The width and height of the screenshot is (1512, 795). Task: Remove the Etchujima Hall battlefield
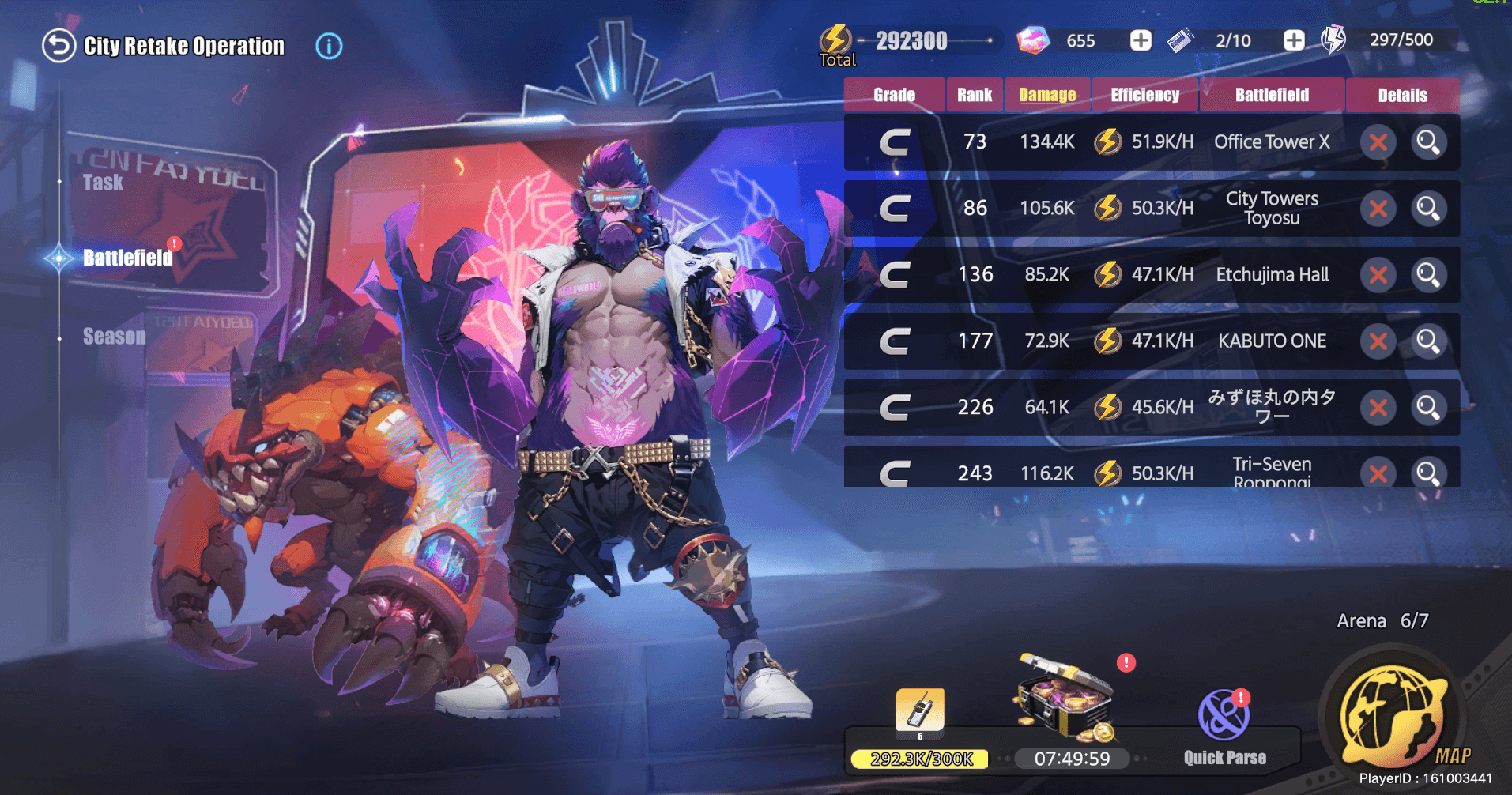pos(1378,275)
